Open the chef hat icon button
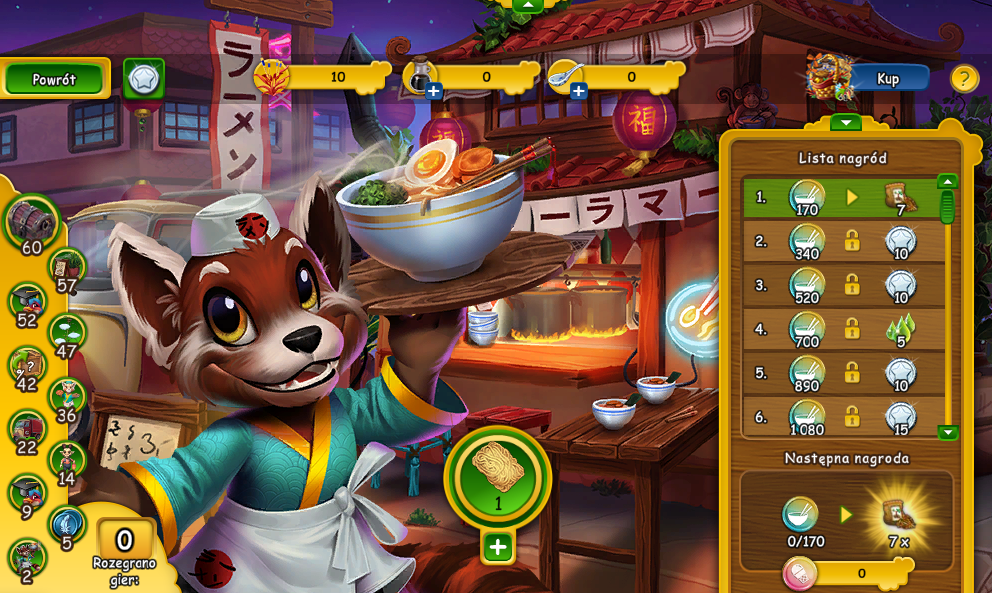Image resolution: width=992 pixels, height=593 pixels. click(x=144, y=78)
